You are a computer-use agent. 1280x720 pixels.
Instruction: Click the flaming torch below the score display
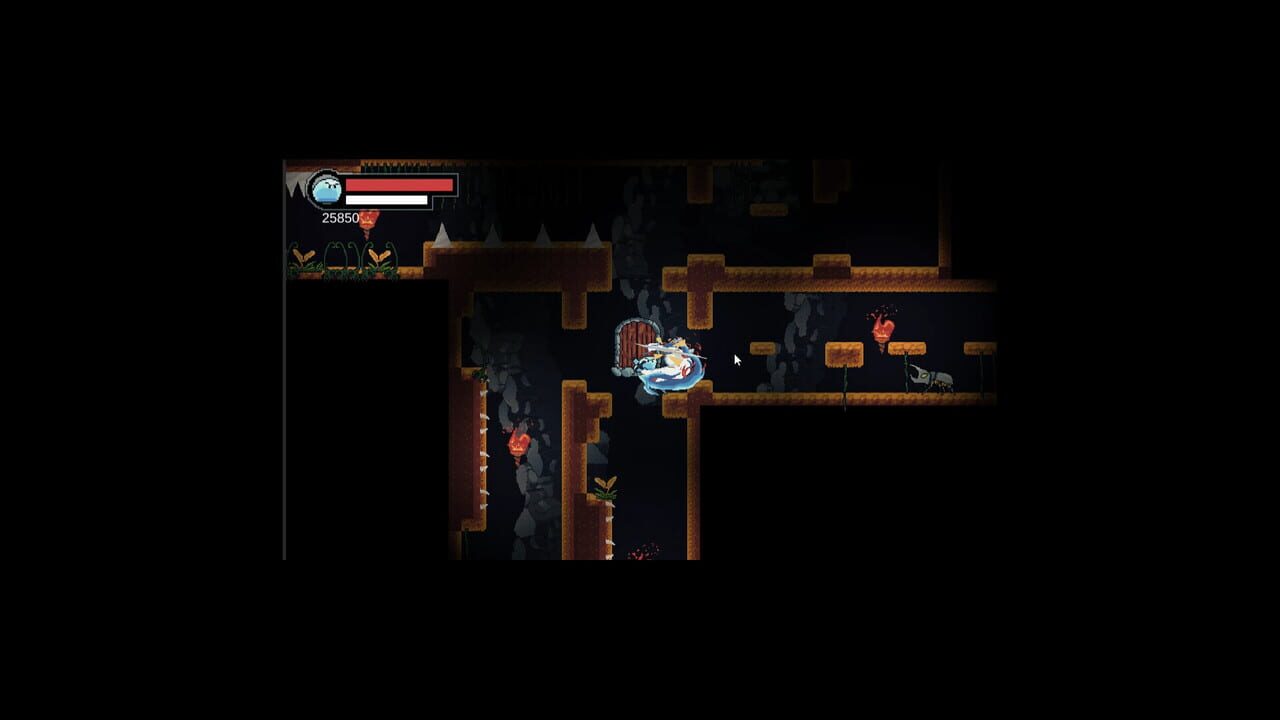[x=368, y=220]
